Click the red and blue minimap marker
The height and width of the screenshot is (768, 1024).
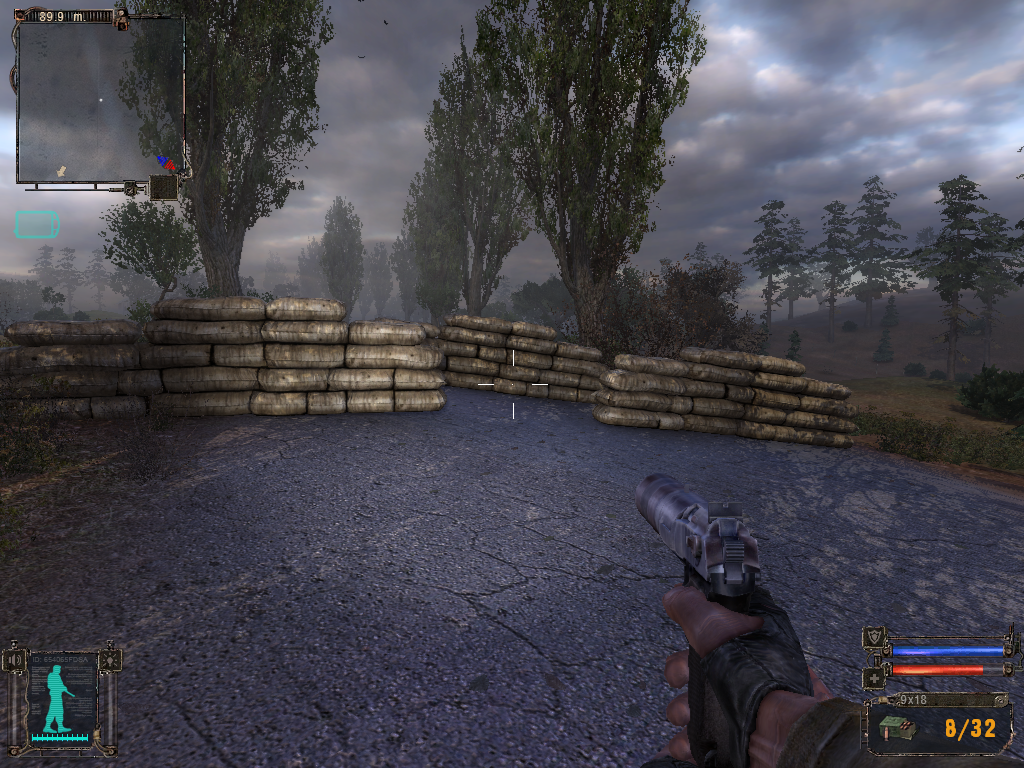click(x=166, y=162)
